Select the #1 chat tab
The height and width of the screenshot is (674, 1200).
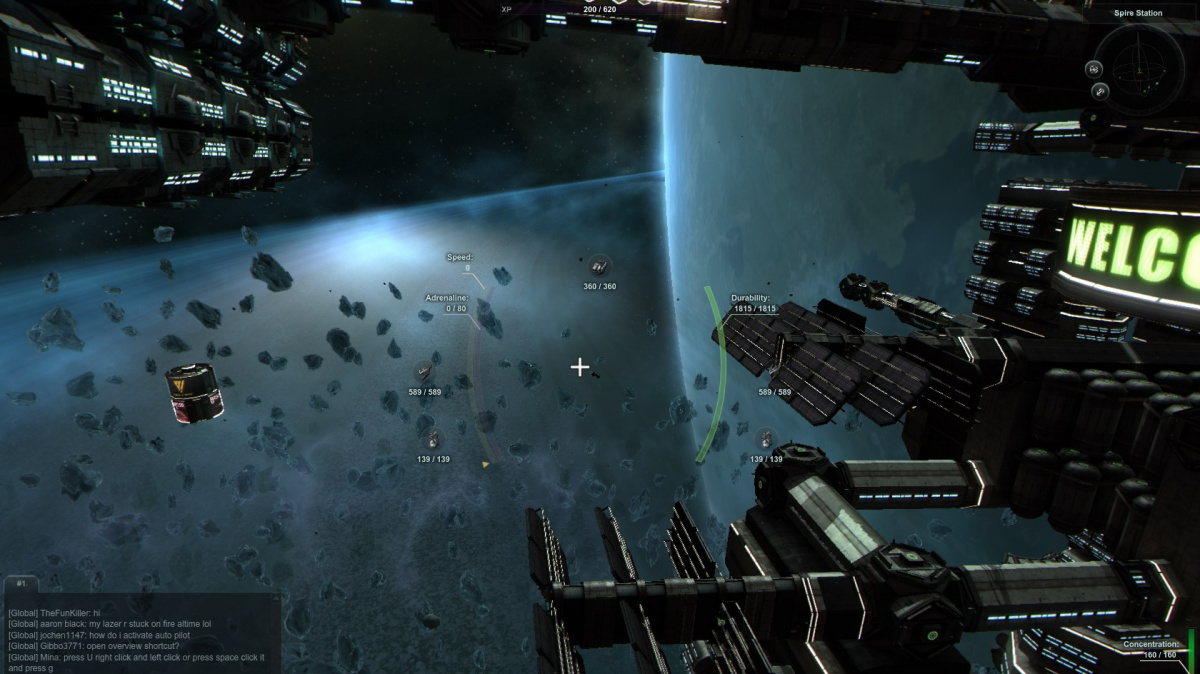click(22, 582)
